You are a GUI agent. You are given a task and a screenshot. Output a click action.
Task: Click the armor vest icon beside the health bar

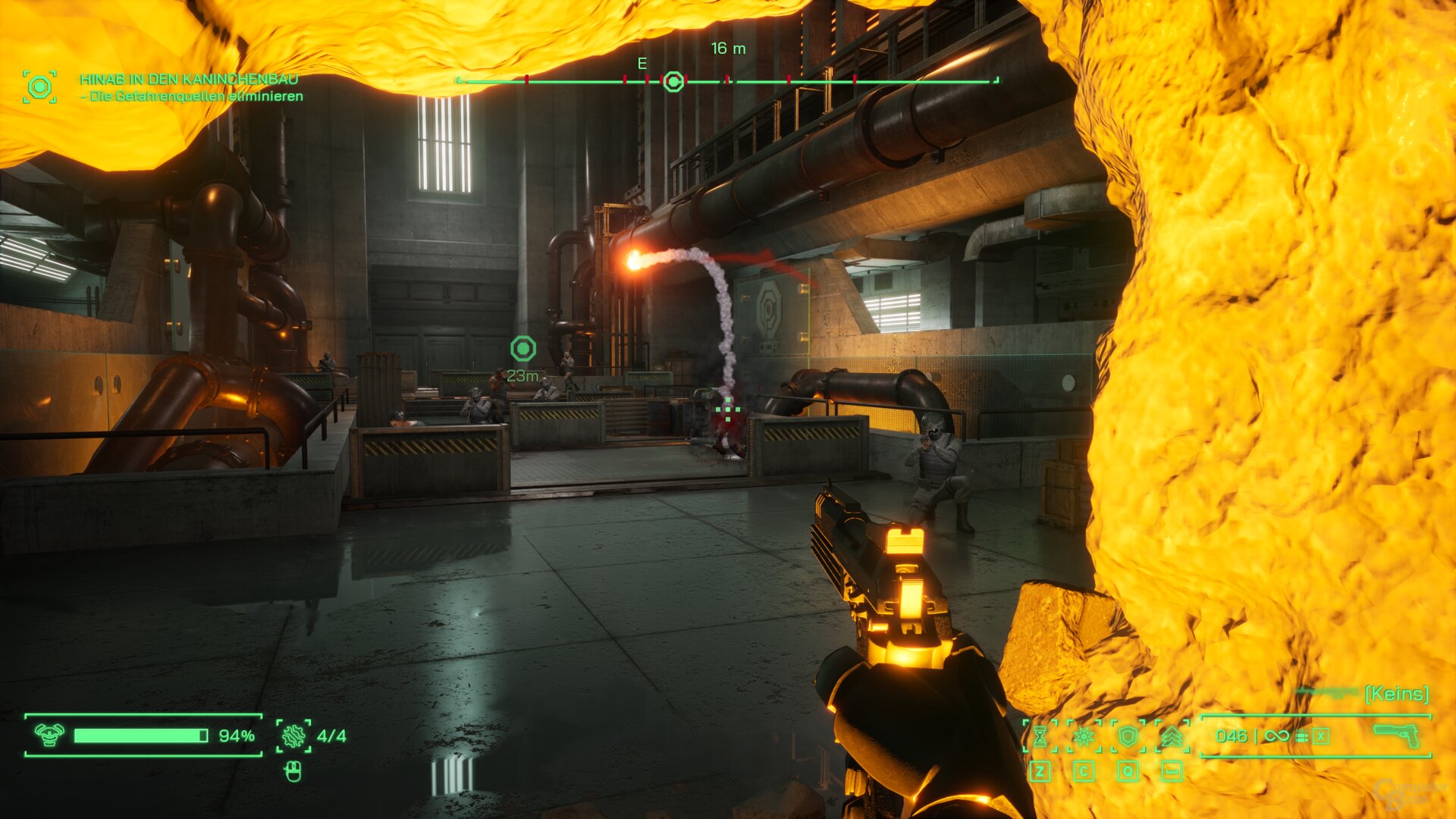pos(49,735)
